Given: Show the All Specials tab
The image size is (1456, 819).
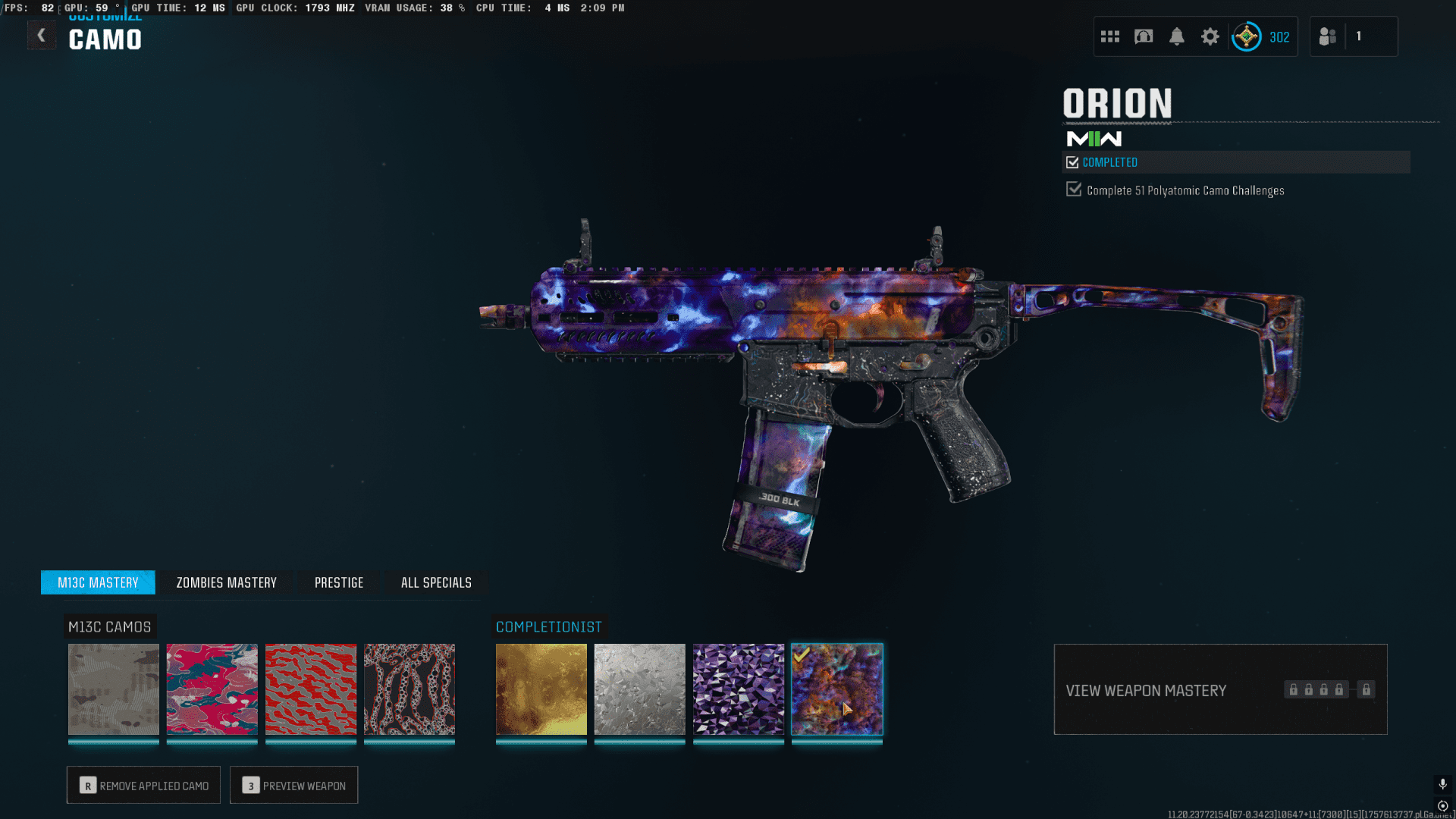Looking at the screenshot, I should coord(436,582).
